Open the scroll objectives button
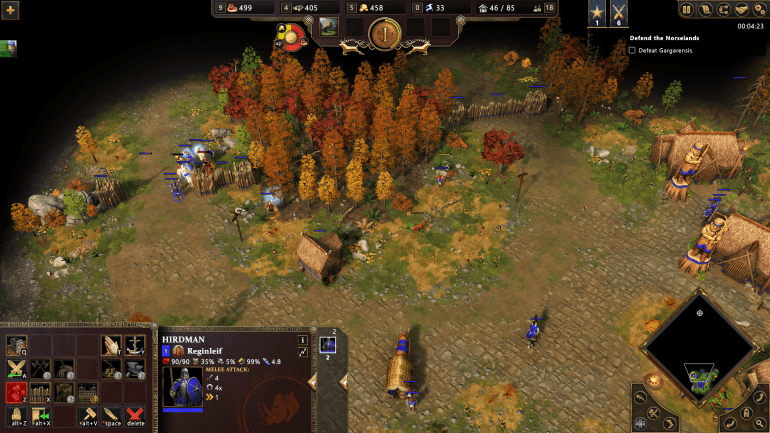The width and height of the screenshot is (770, 433). click(706, 9)
